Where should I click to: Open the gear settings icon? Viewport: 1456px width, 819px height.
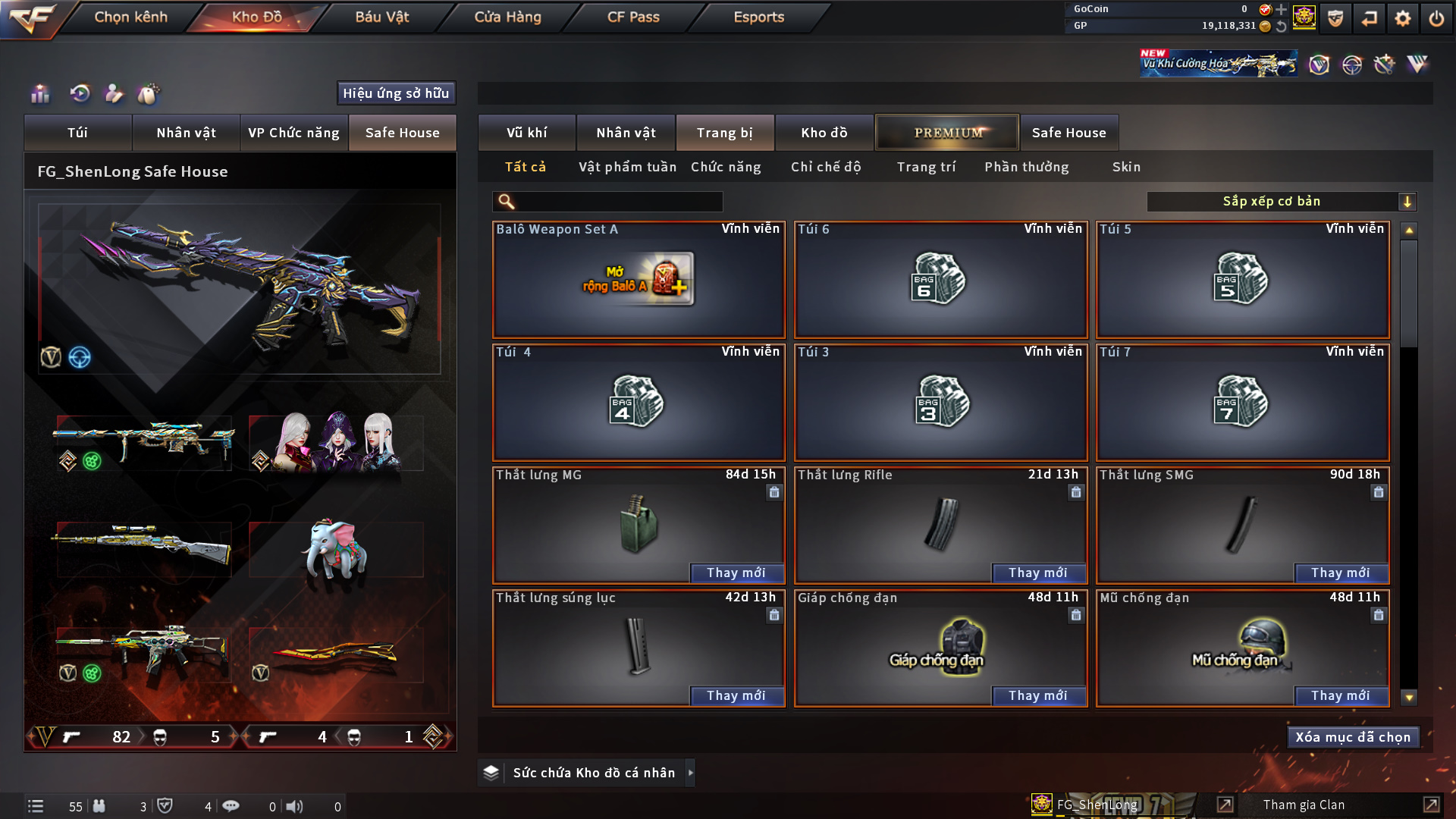coord(1402,18)
